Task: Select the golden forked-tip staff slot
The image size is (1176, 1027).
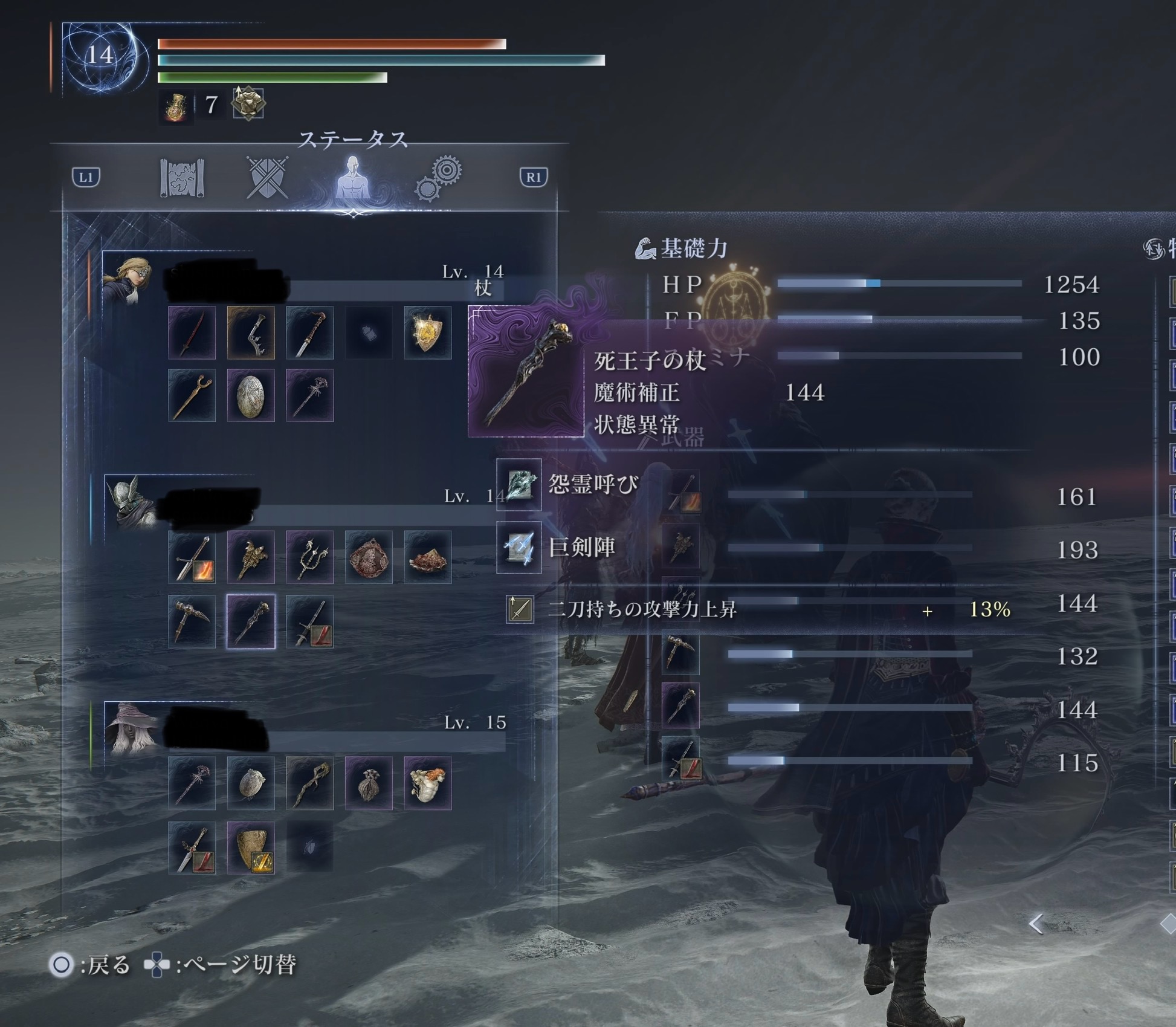Action: [192, 396]
